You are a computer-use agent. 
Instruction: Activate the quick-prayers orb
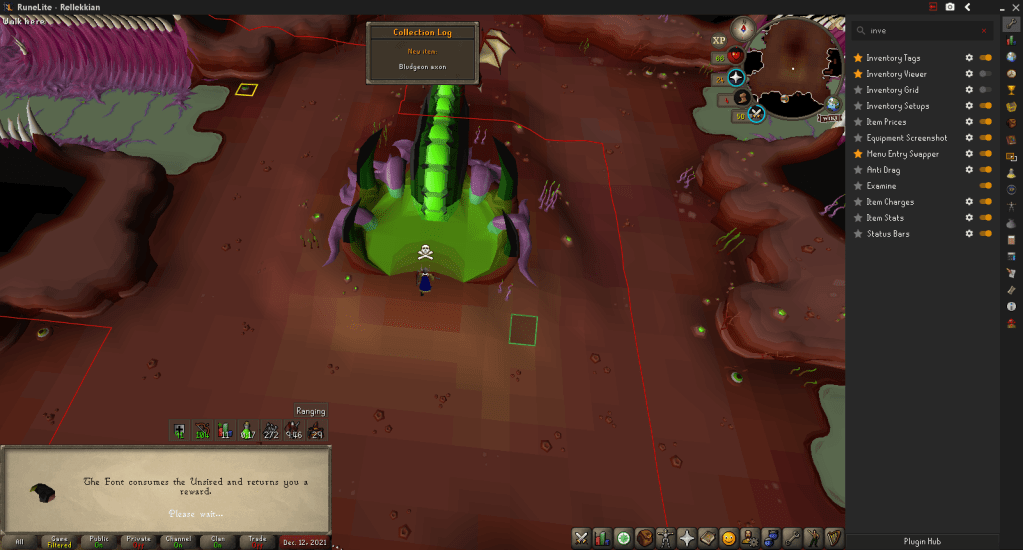(736, 77)
